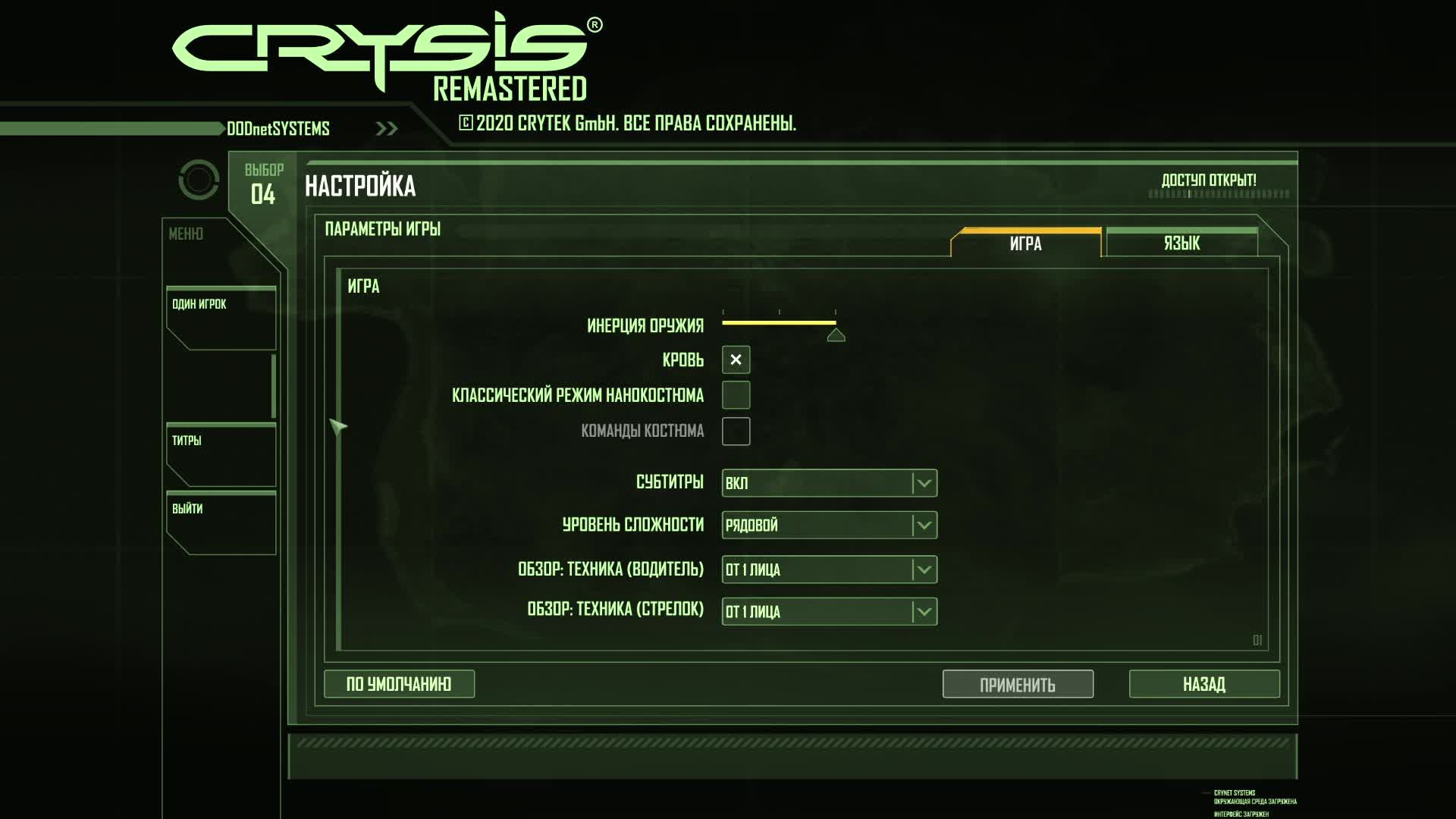Enable the КОМАНДЫ КОСТЮМА checkbox
The width and height of the screenshot is (1456, 819).
pos(735,431)
